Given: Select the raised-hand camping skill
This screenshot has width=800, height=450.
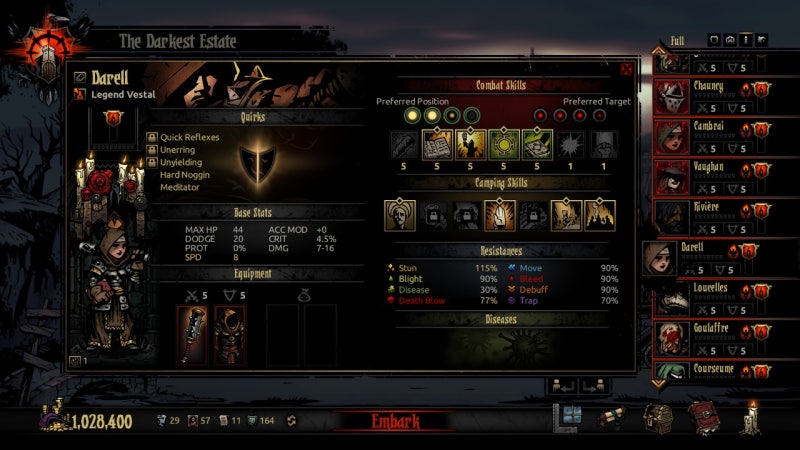Looking at the screenshot, I should (x=500, y=215).
